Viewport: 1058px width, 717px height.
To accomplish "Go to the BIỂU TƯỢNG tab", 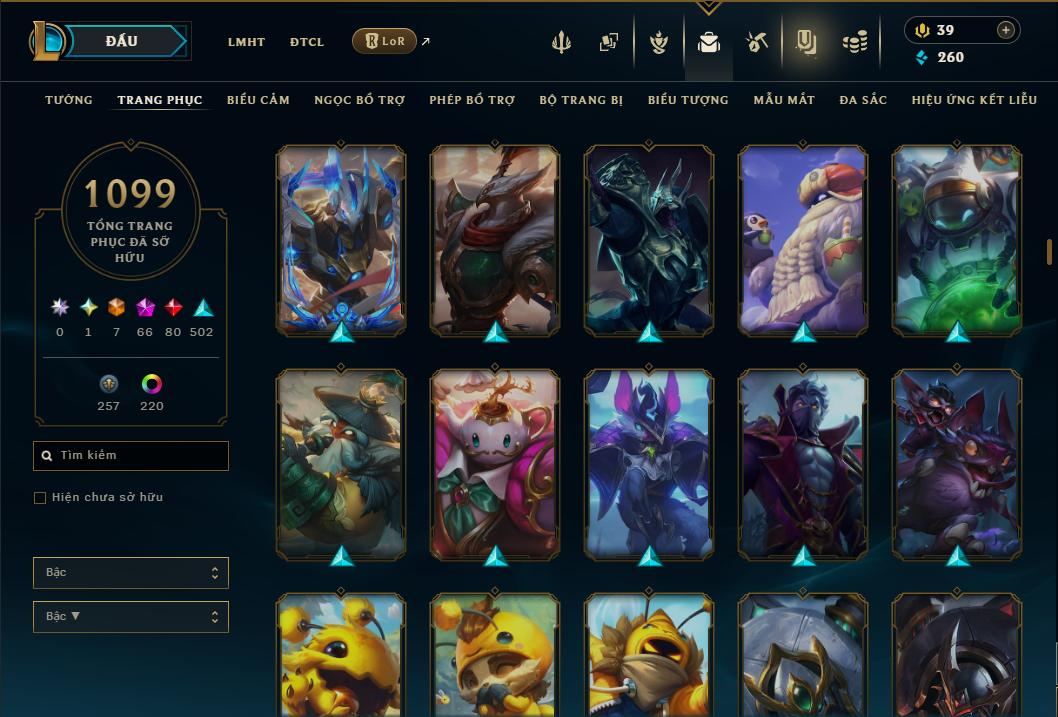I will (x=688, y=100).
